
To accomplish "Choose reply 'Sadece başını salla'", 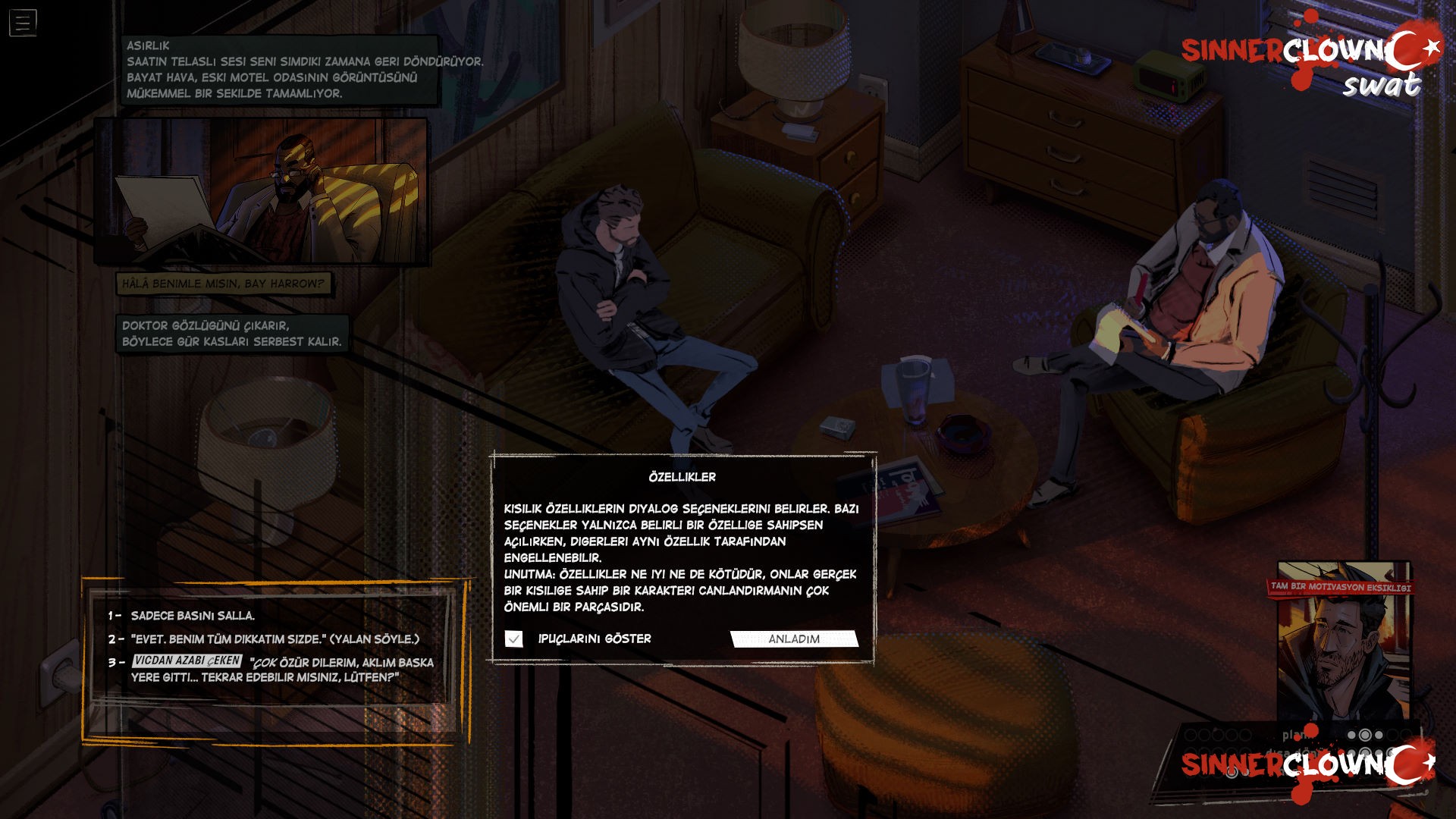I will pyautogui.click(x=193, y=616).
